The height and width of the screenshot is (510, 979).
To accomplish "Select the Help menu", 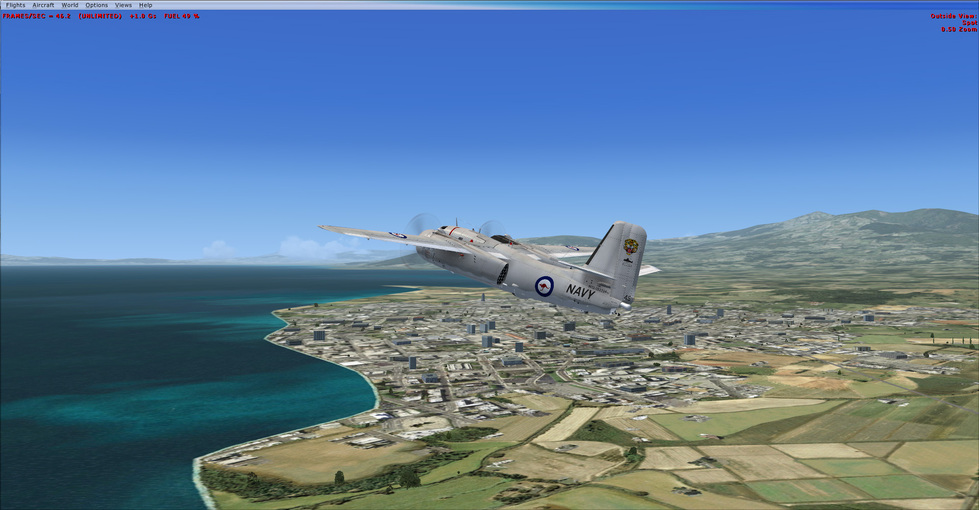I will click(x=146, y=5).
